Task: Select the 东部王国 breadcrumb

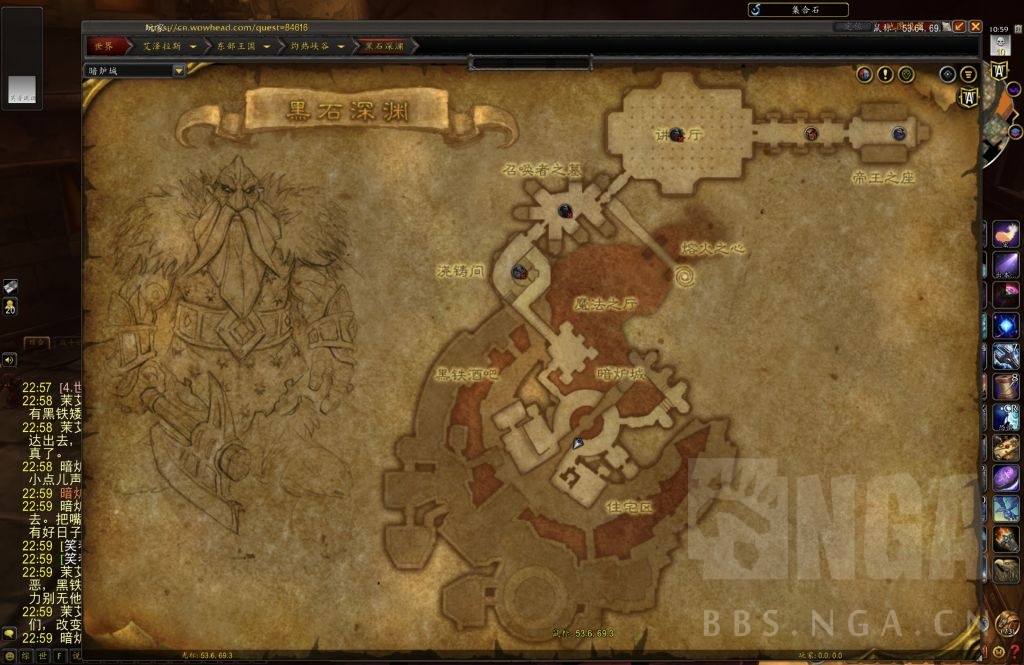Action: coord(237,46)
